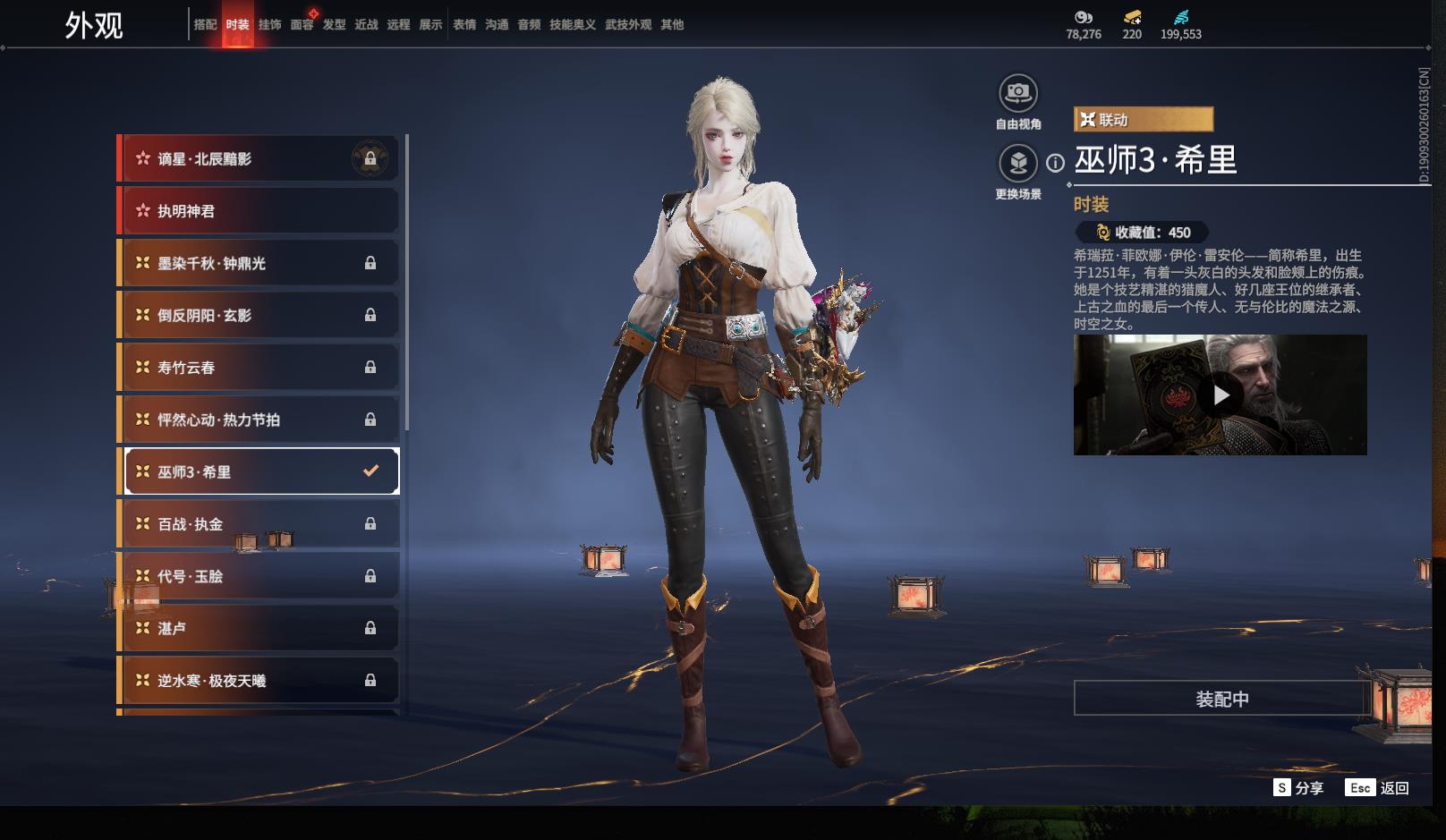Select the 技能奥义 tab
This screenshot has width=1446, height=840.
572,25
